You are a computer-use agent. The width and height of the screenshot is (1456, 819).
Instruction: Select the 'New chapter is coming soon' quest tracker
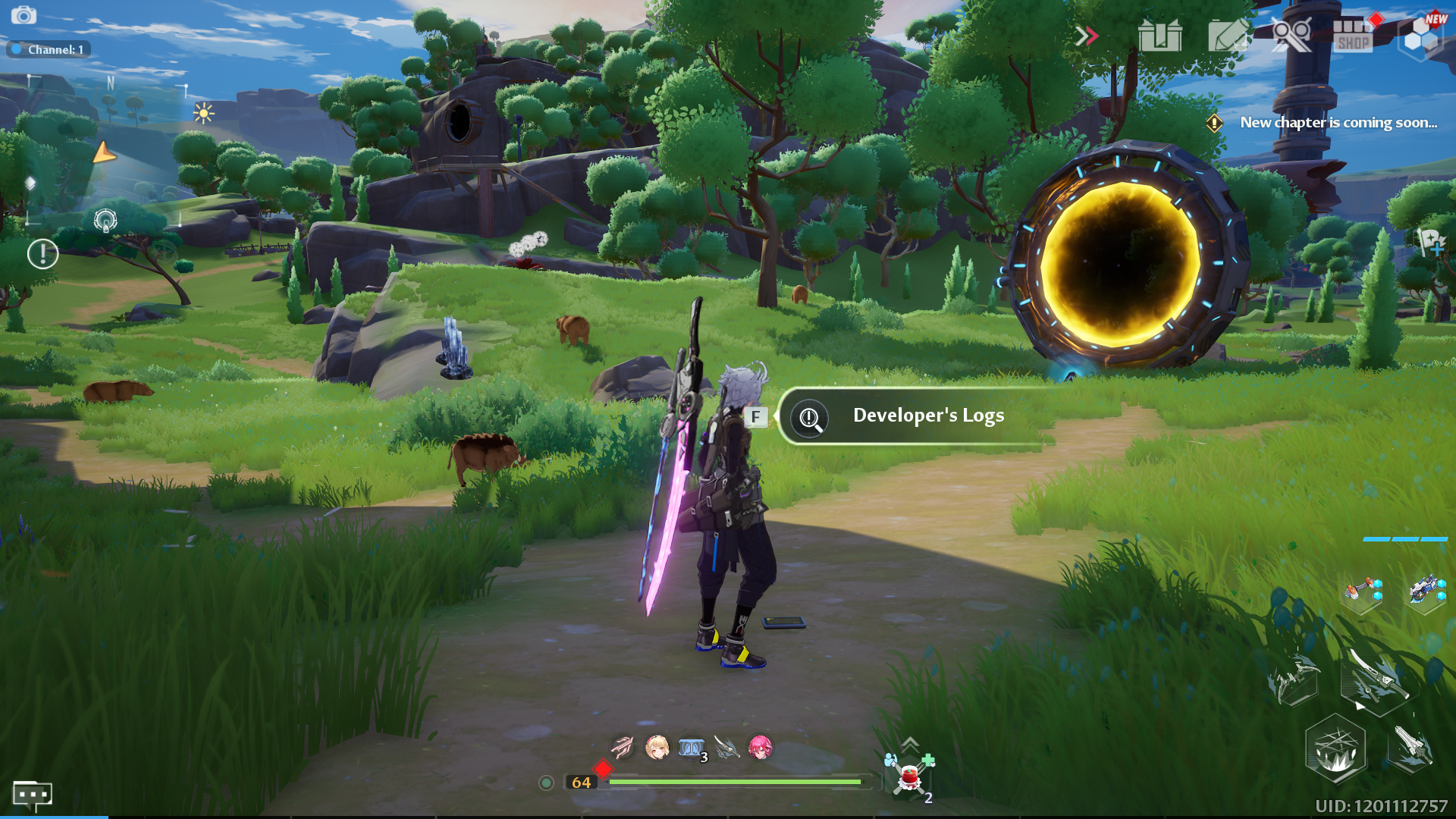pos(1338,123)
